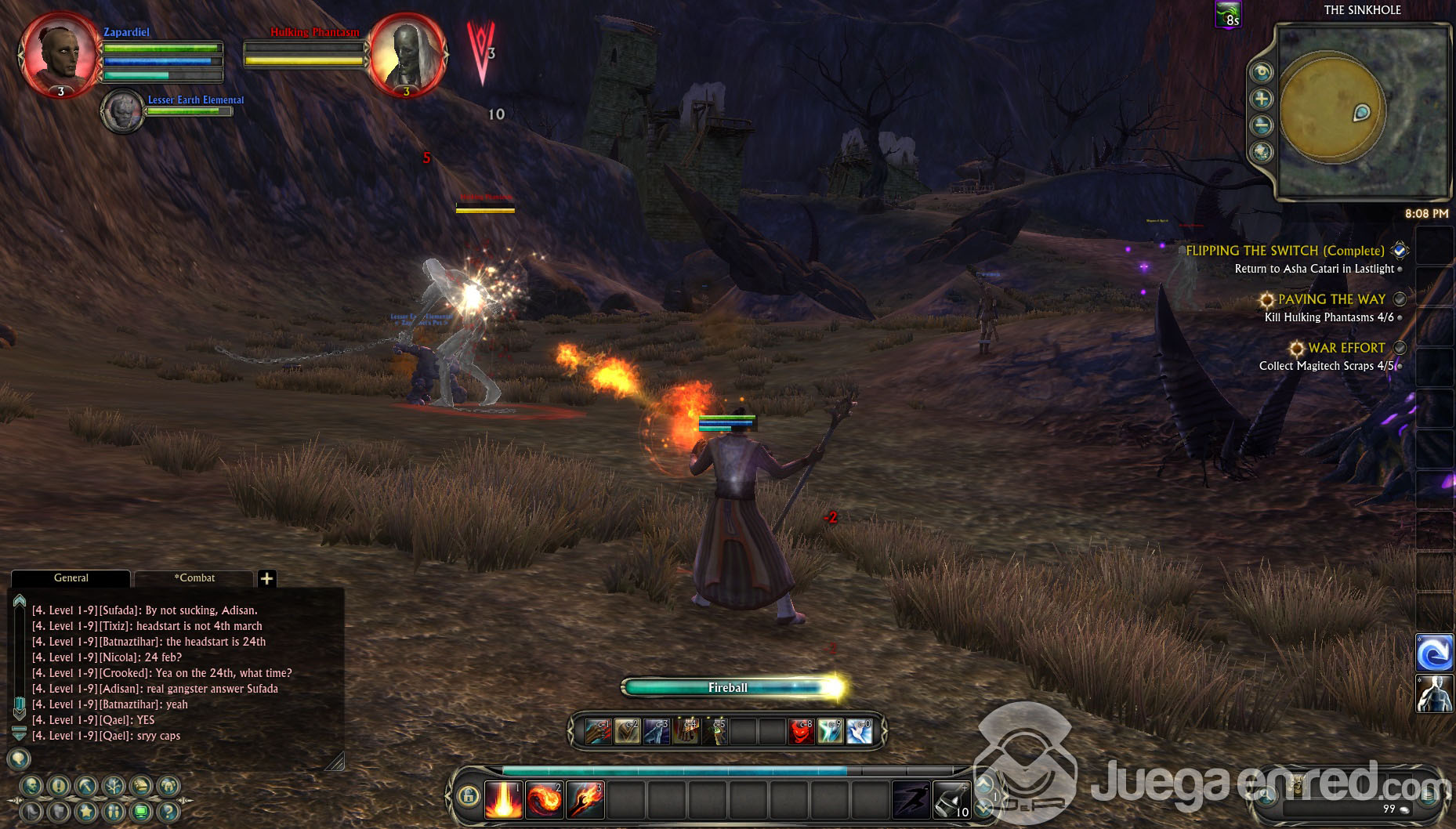Open the help question mark menu button
This screenshot has height=829, width=1456.
(x=168, y=812)
